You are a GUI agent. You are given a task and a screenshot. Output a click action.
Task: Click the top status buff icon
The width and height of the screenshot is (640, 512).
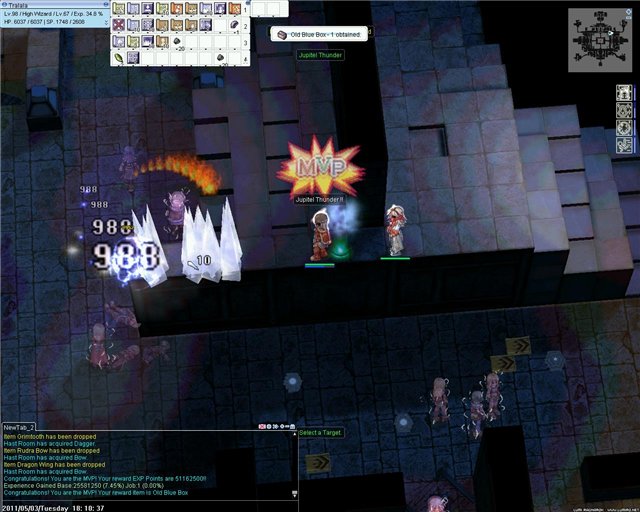pyautogui.click(x=624, y=93)
